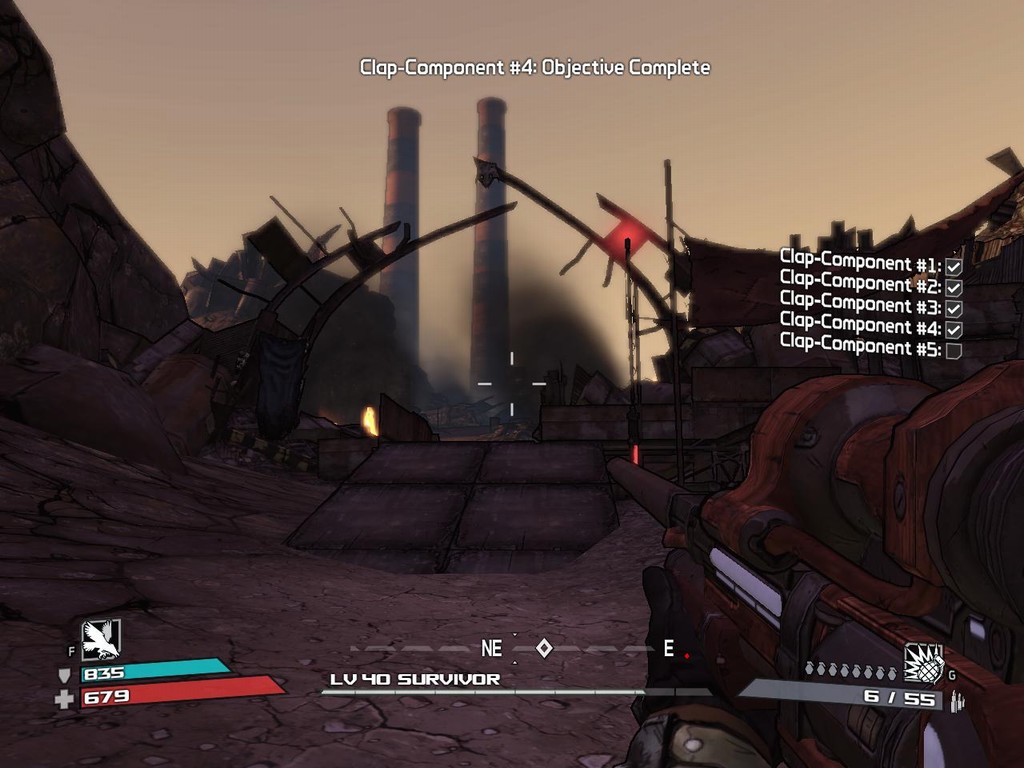Image resolution: width=1024 pixels, height=768 pixels.
Task: Select the Clap-Component #2 objective entry
Action: [870, 284]
